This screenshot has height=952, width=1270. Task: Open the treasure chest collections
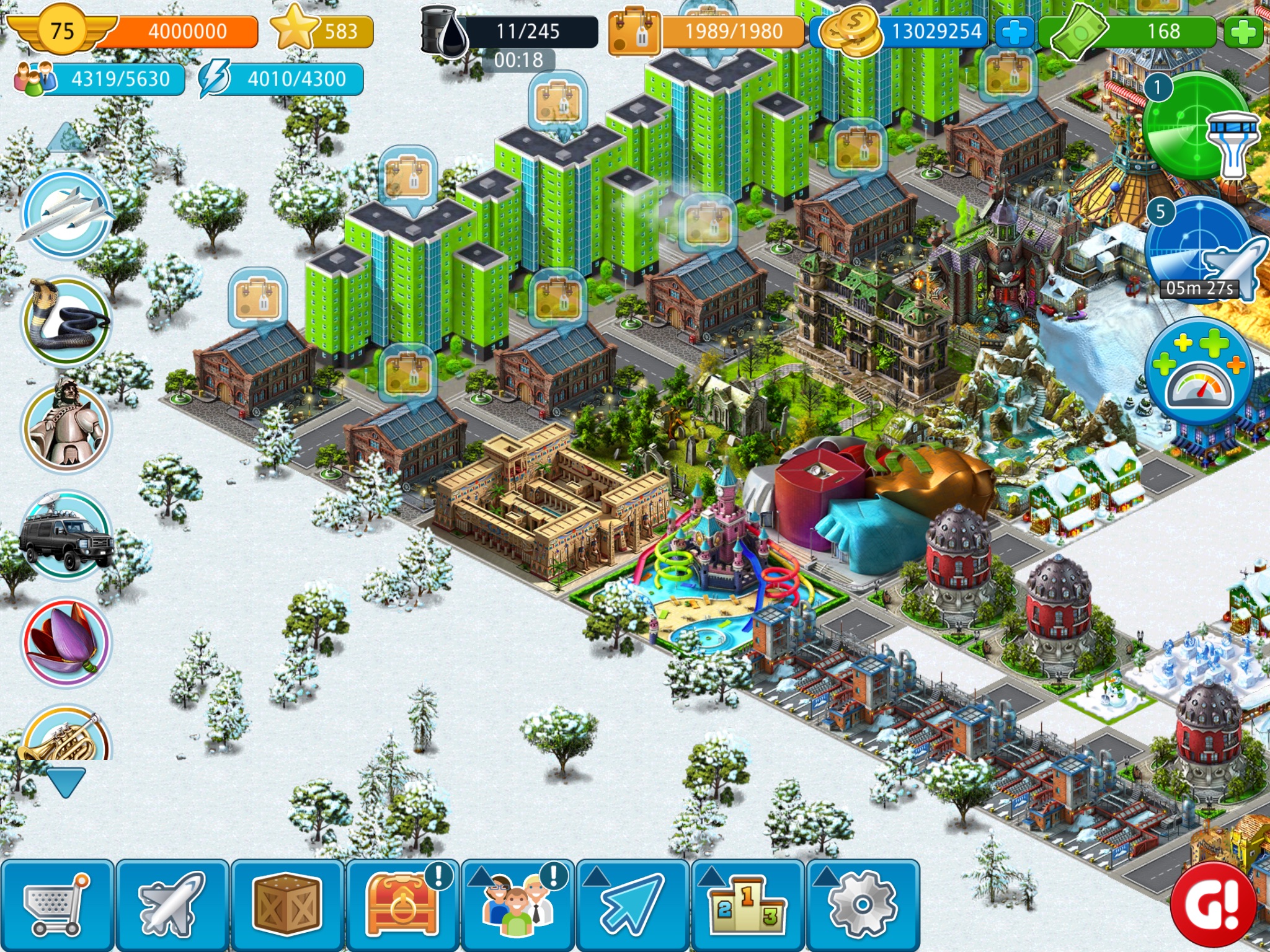pyautogui.click(x=402, y=905)
